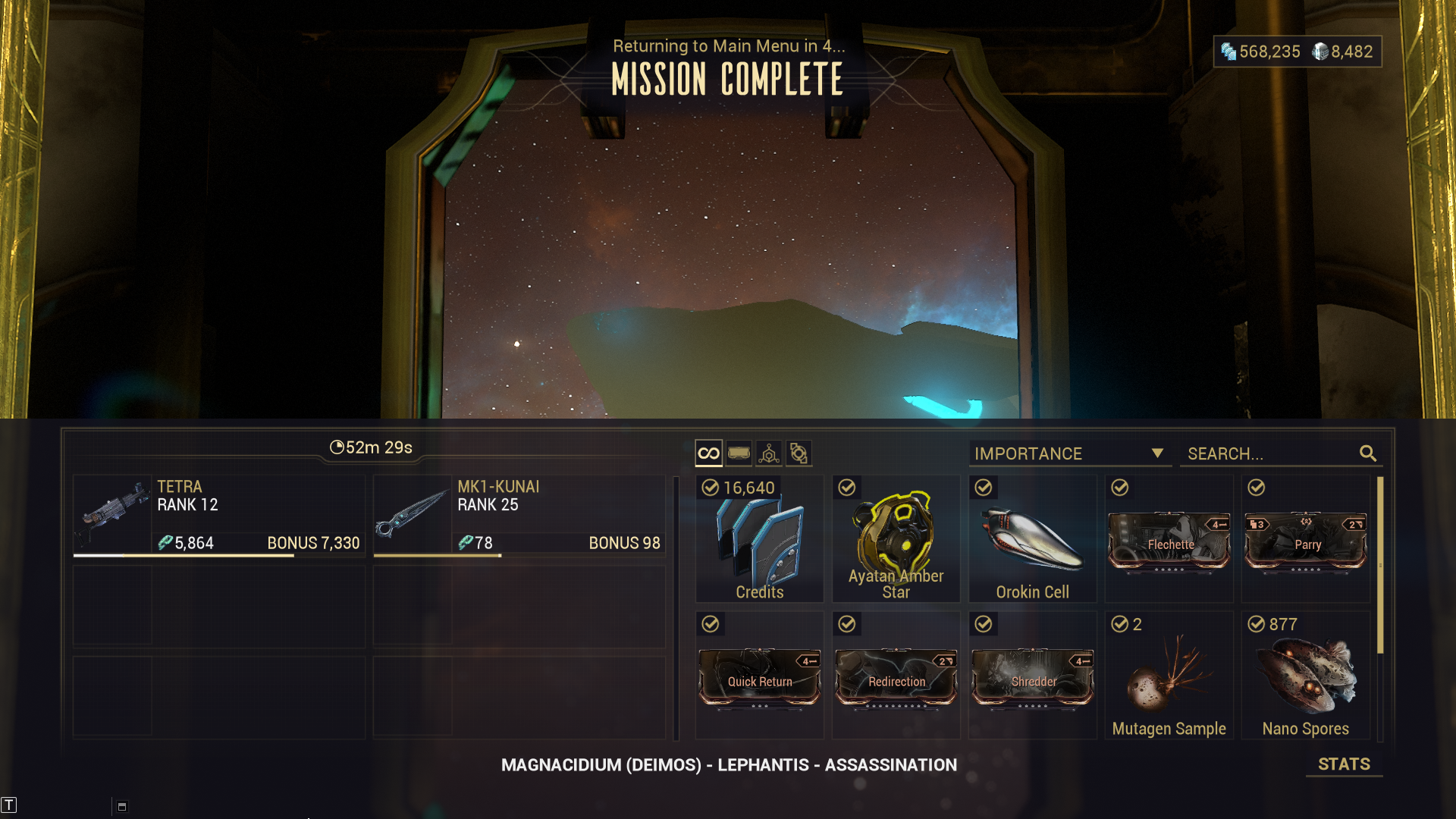Image resolution: width=1456 pixels, height=819 pixels.
Task: Choose the Orokin Cell reward tile
Action: pyautogui.click(x=1032, y=539)
